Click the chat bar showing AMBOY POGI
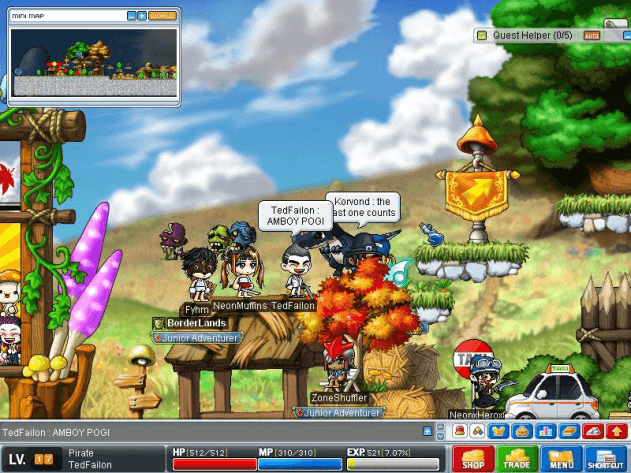Image resolution: width=631 pixels, height=473 pixels. 210,431
